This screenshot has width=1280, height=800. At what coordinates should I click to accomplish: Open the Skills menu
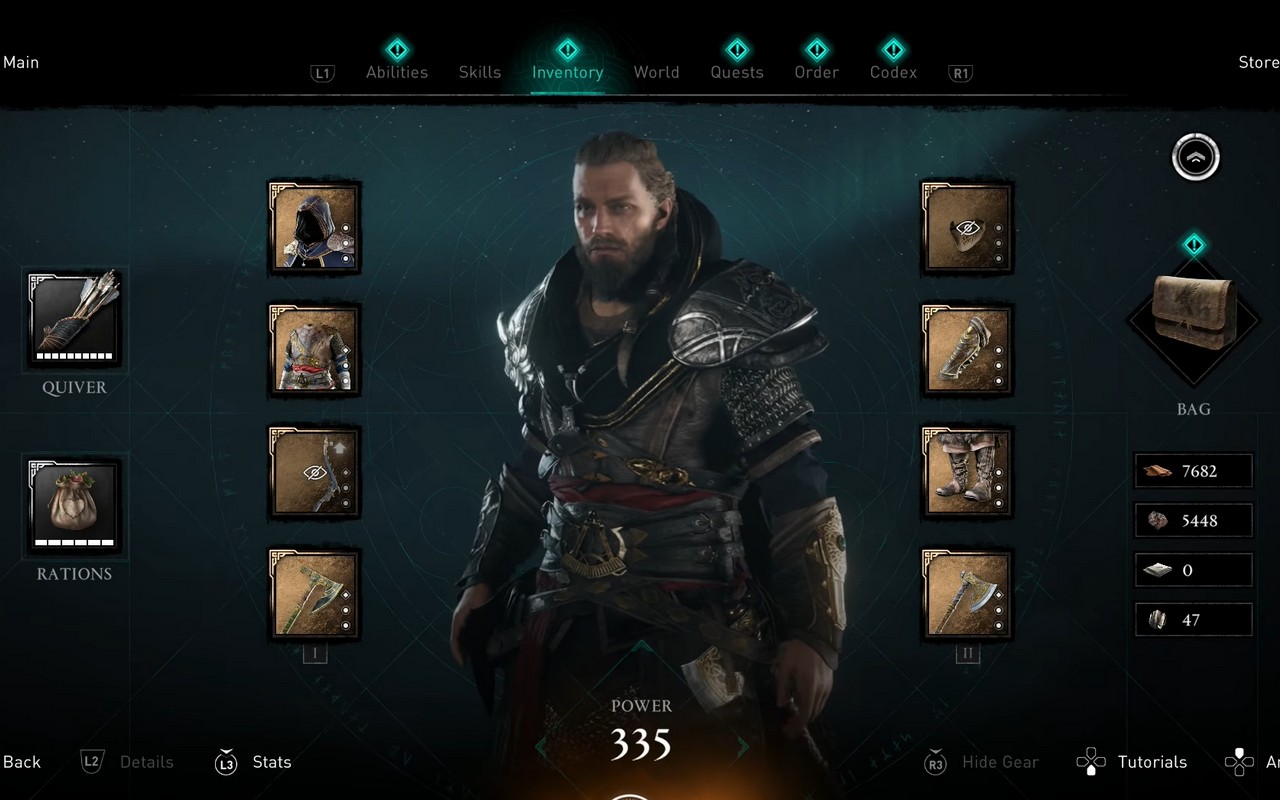coord(480,72)
